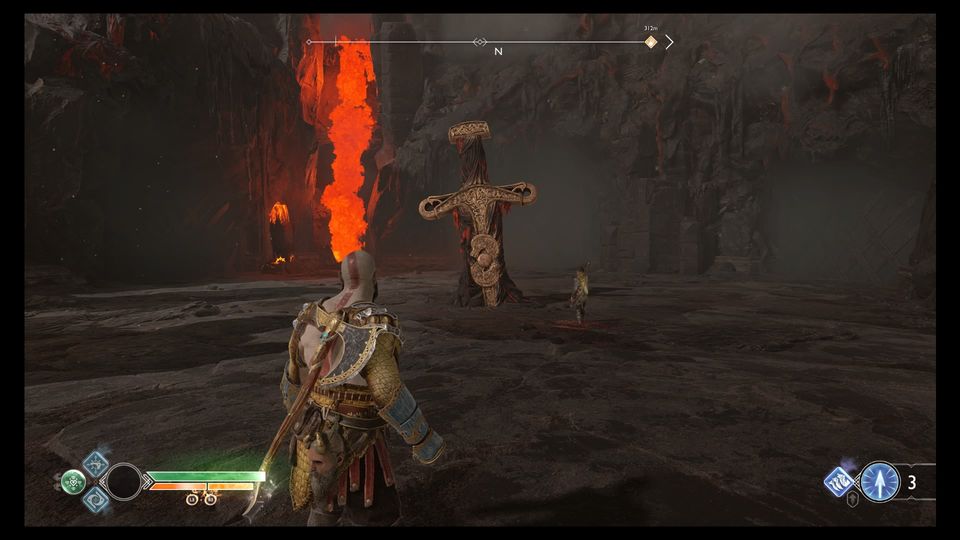
Task: Click the empty black circular rage meter
Action: click(124, 482)
